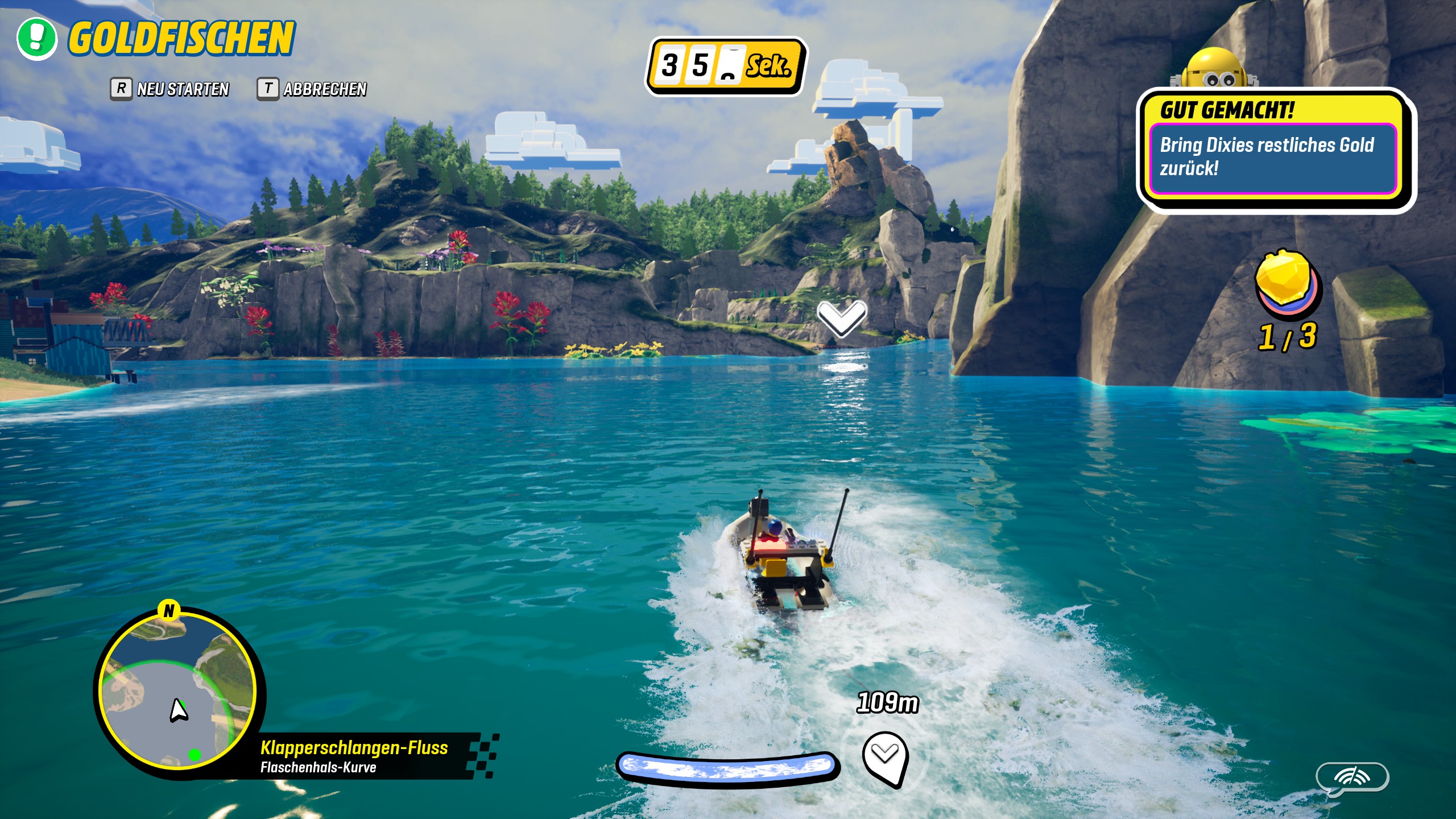Click the green objective dot on the minimap
The height and width of the screenshot is (819, 1456).
pyautogui.click(x=195, y=755)
